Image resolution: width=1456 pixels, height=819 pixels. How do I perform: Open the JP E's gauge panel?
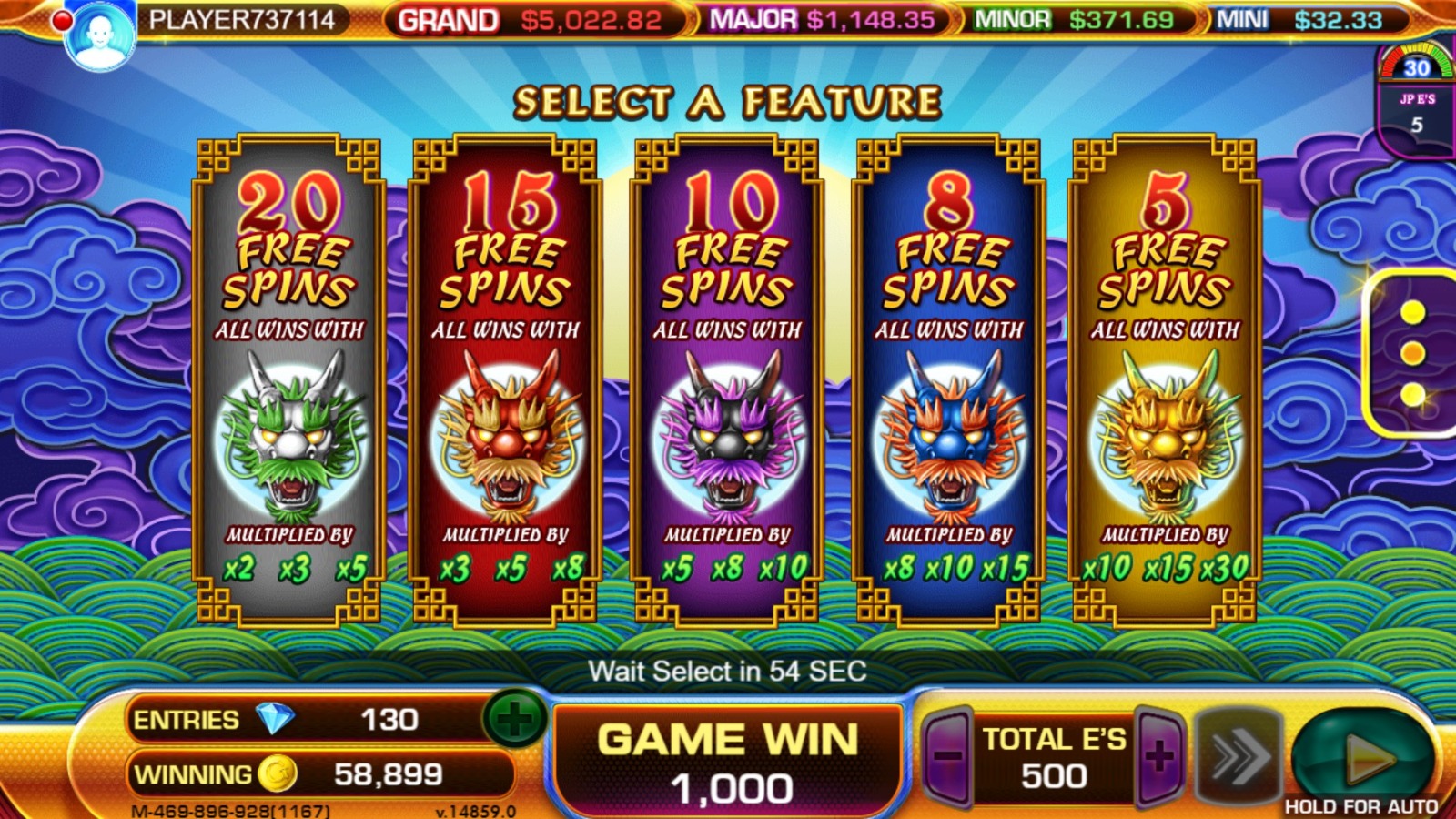(x=1416, y=100)
